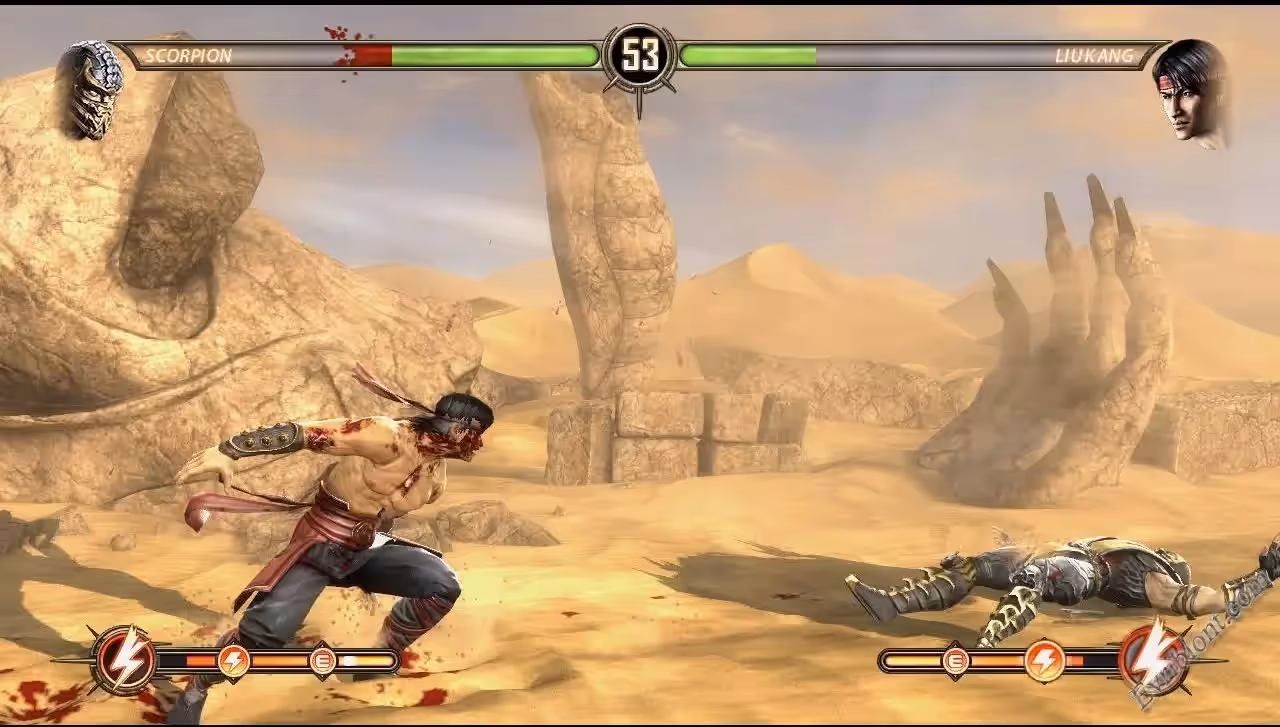Activate Scorpion's large lightning bolt meter emblem

tap(126, 659)
